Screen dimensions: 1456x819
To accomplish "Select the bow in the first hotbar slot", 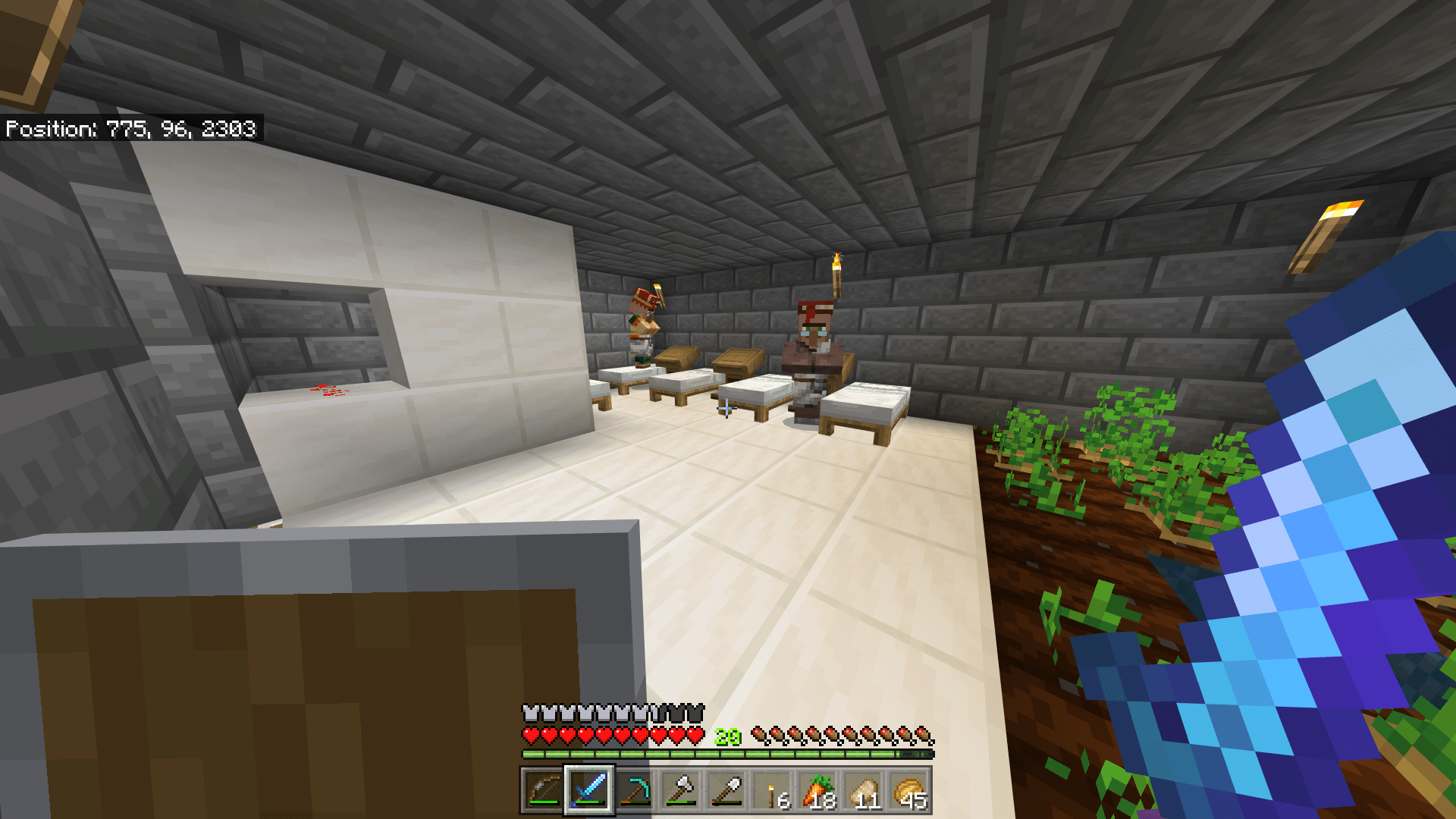I will [544, 789].
